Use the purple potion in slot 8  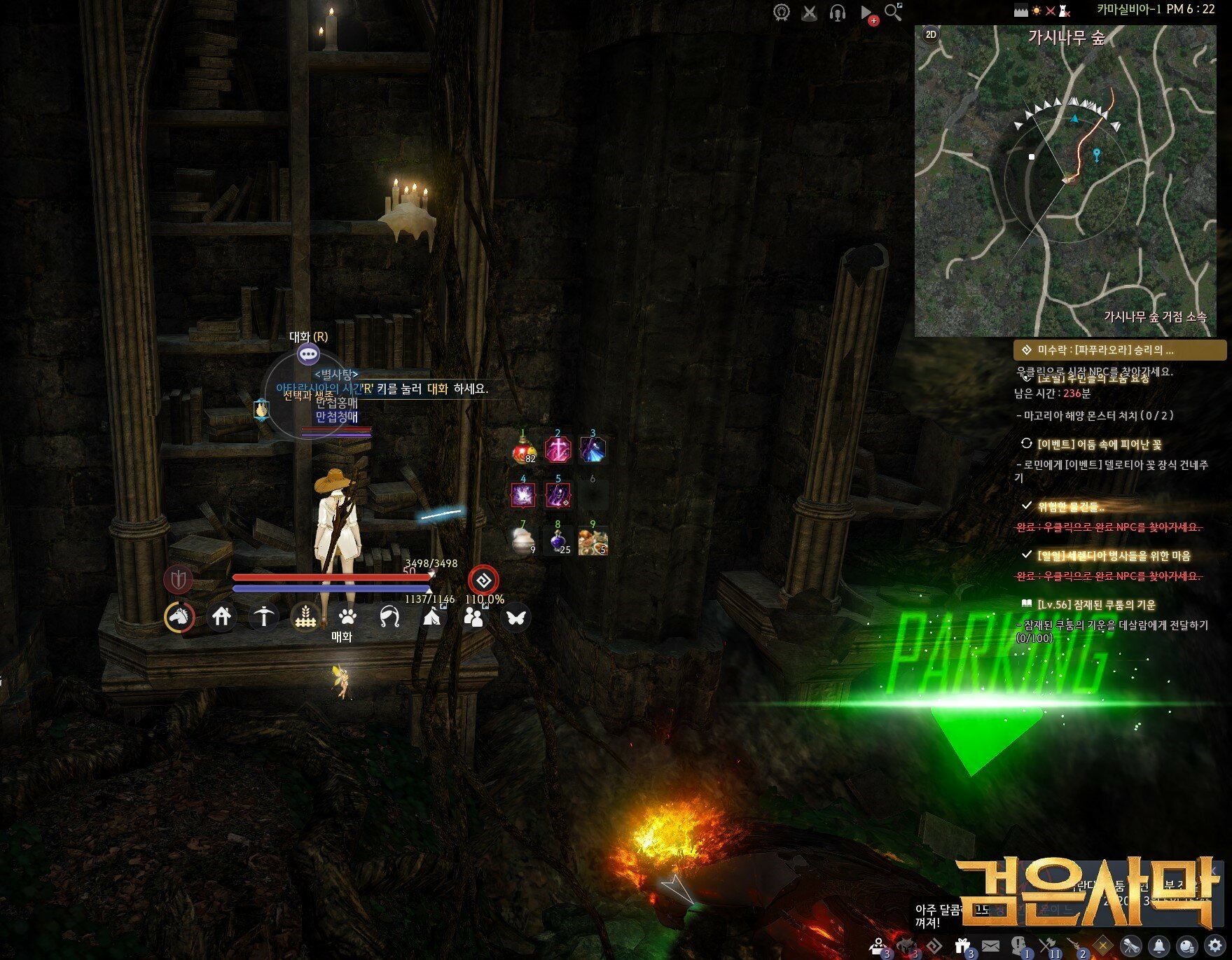[x=558, y=541]
